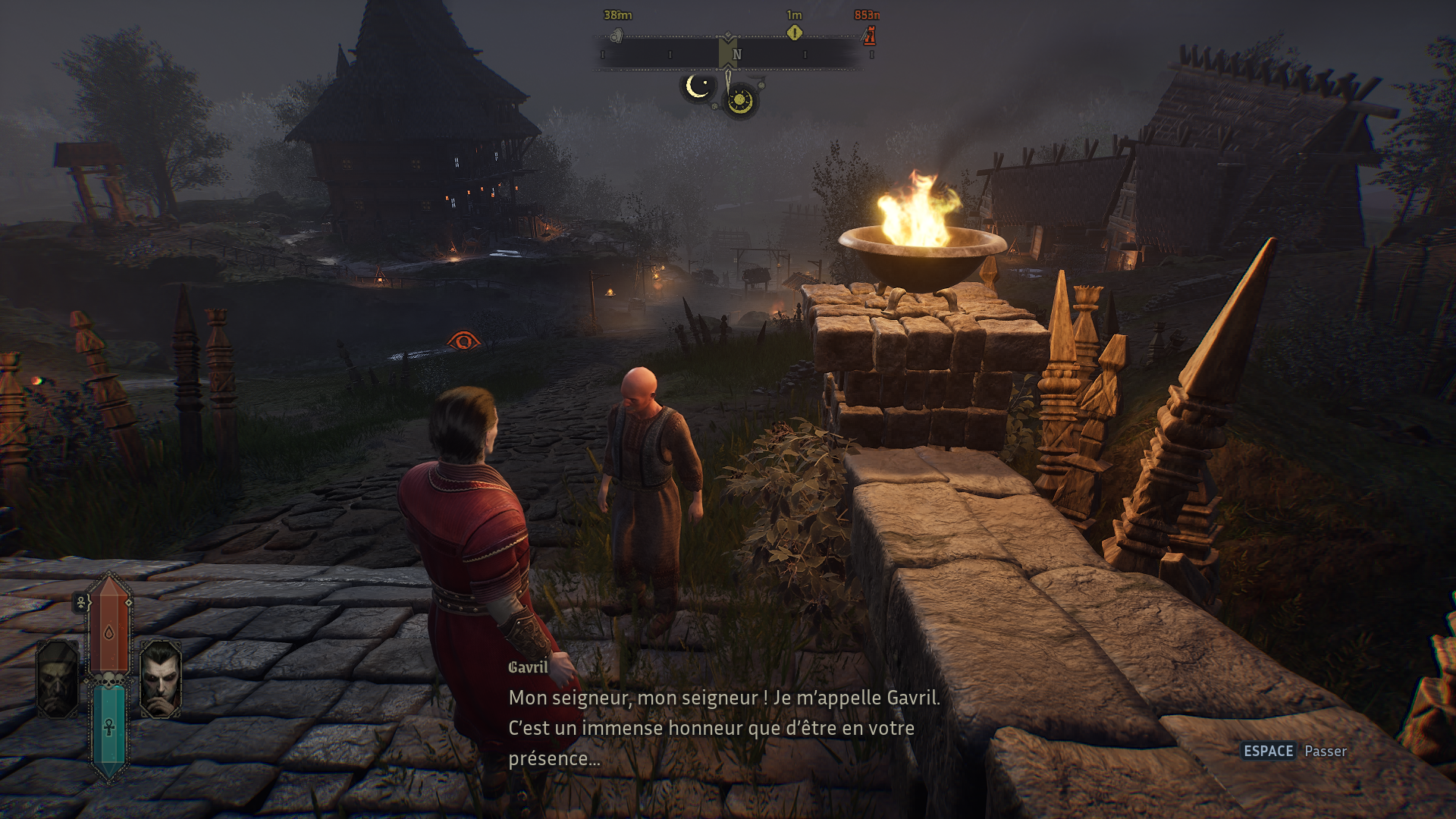Click the sun day-cycle icon

point(739,100)
